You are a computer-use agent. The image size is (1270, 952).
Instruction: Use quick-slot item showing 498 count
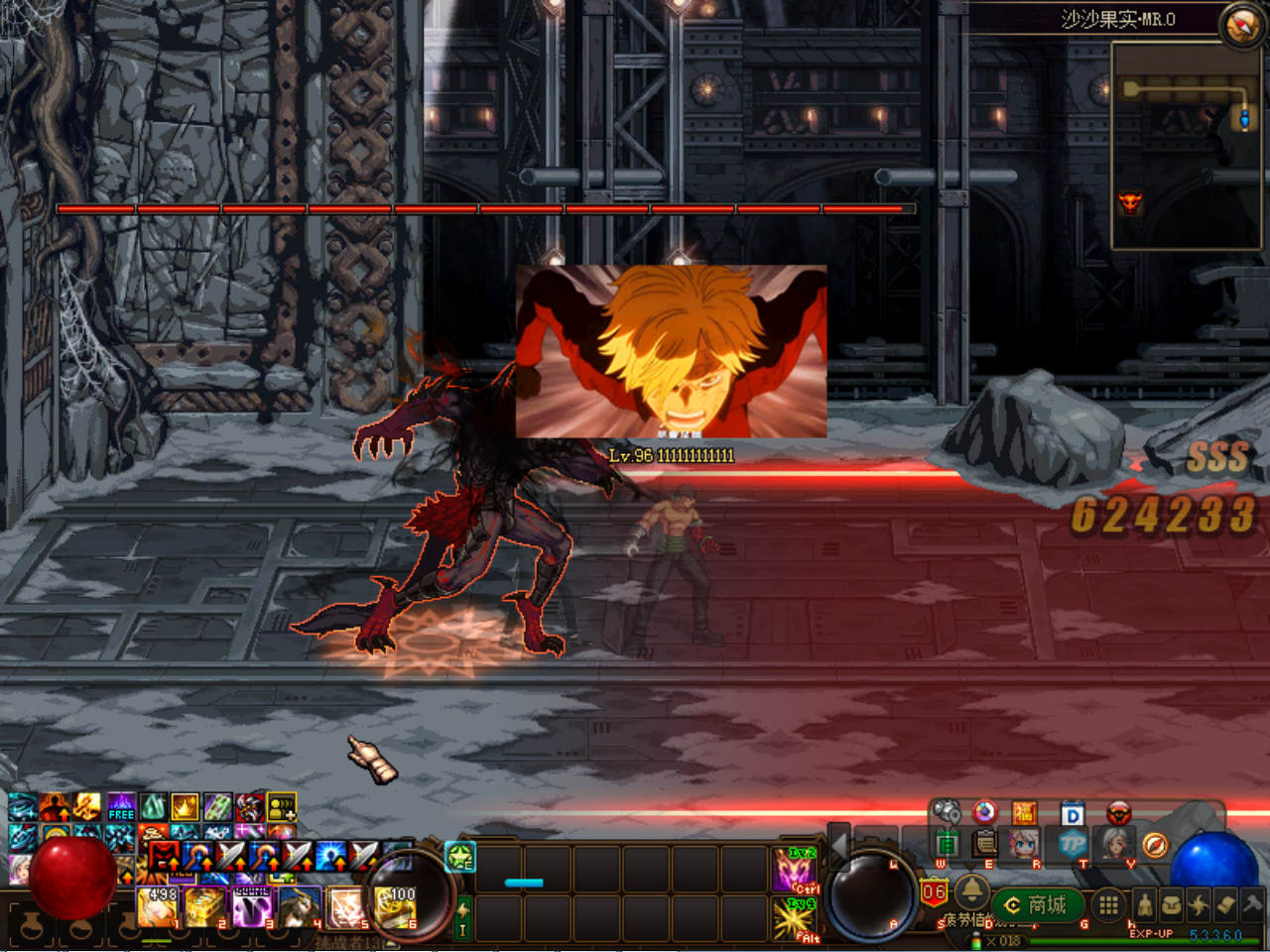[x=157, y=906]
